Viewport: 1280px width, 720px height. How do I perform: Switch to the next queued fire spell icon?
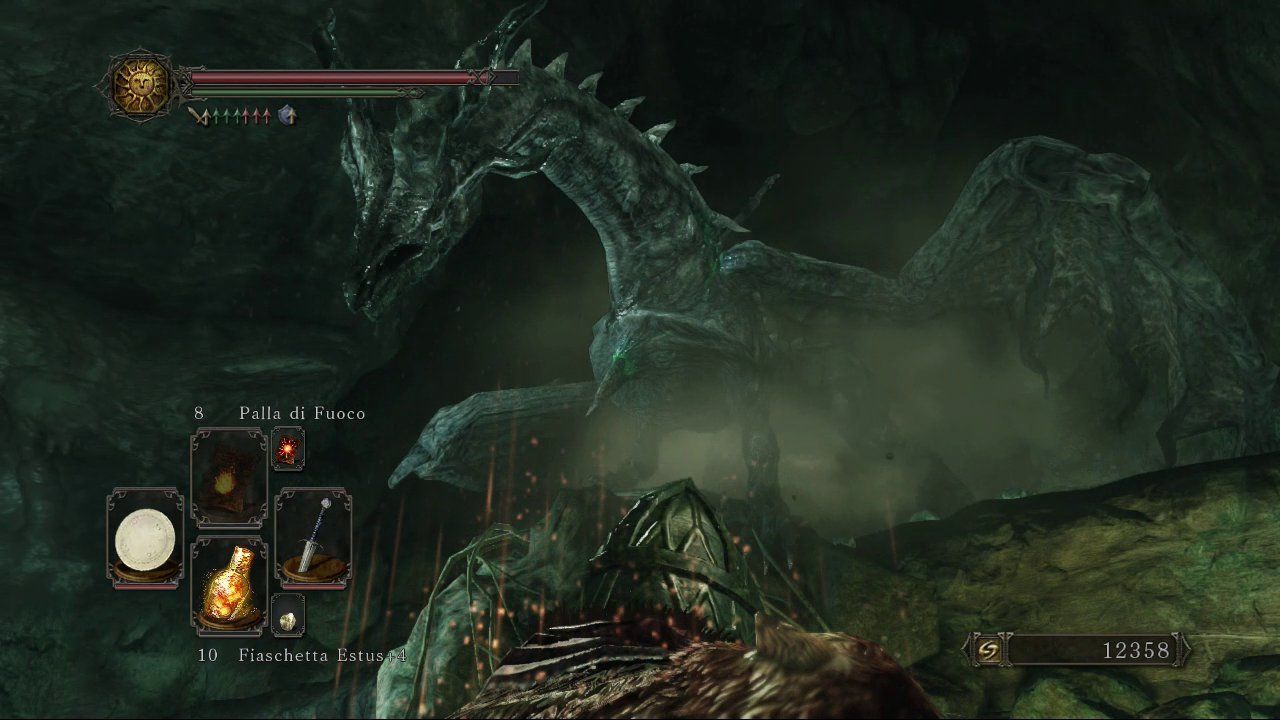(288, 450)
